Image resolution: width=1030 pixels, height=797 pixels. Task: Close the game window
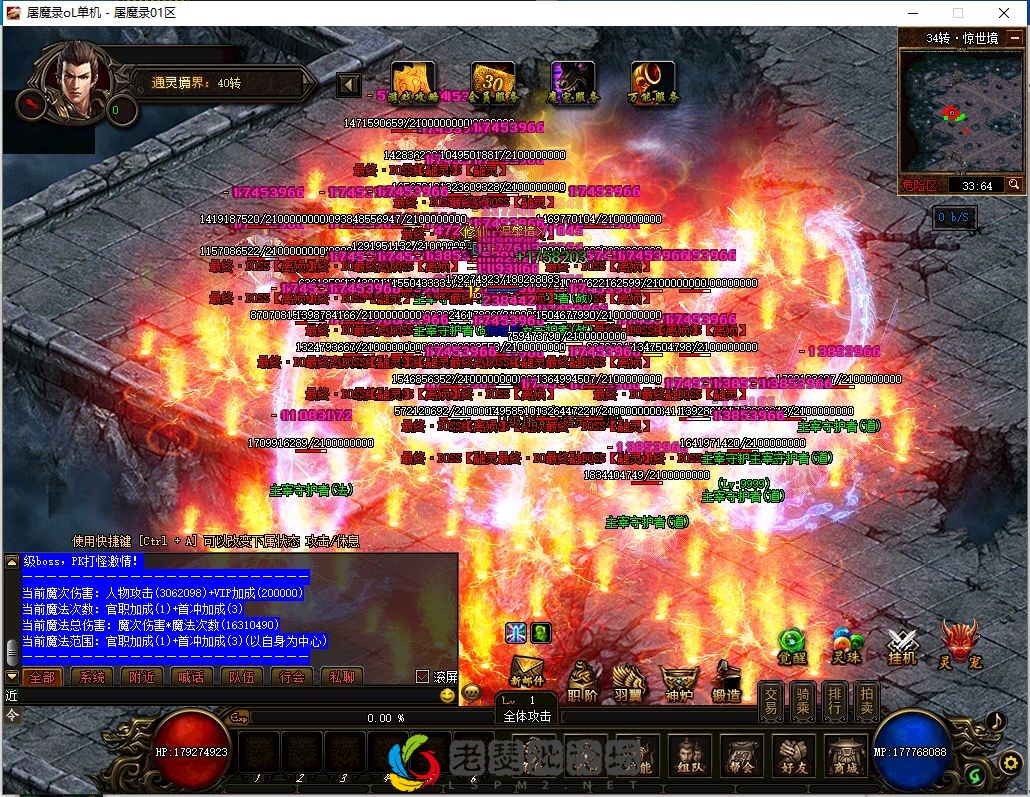point(1004,13)
